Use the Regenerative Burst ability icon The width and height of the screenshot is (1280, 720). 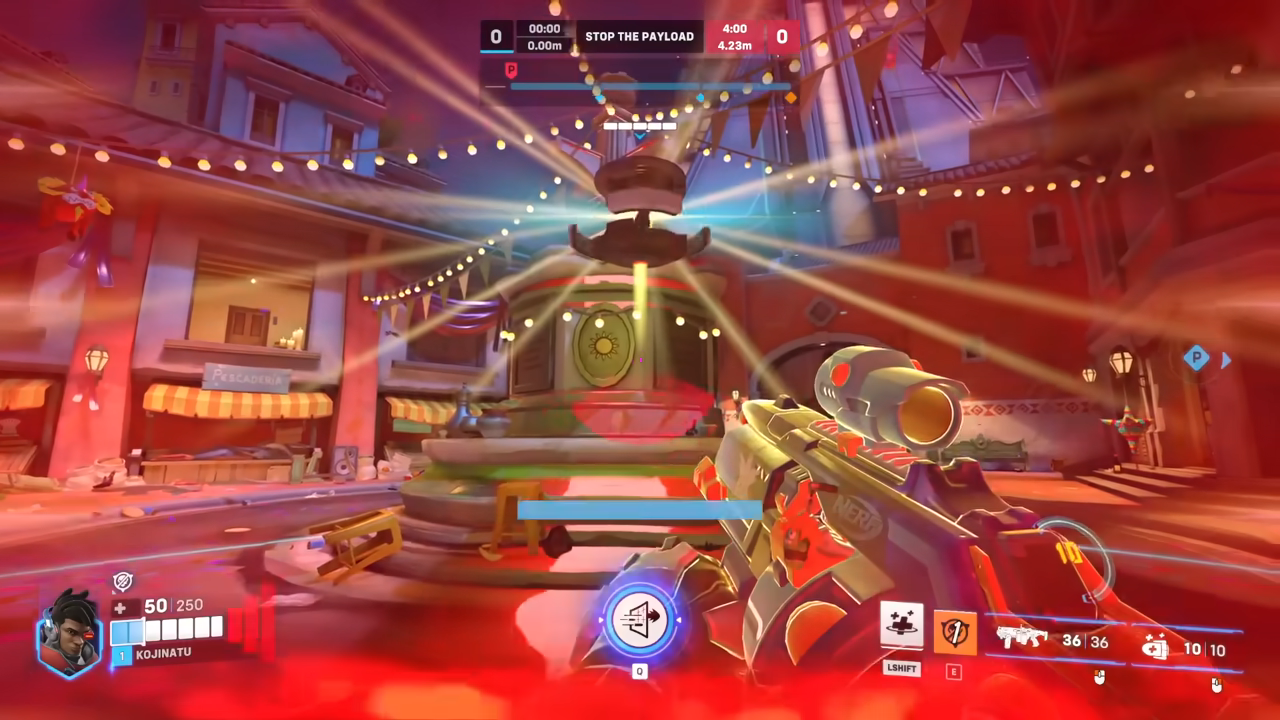tap(901, 626)
